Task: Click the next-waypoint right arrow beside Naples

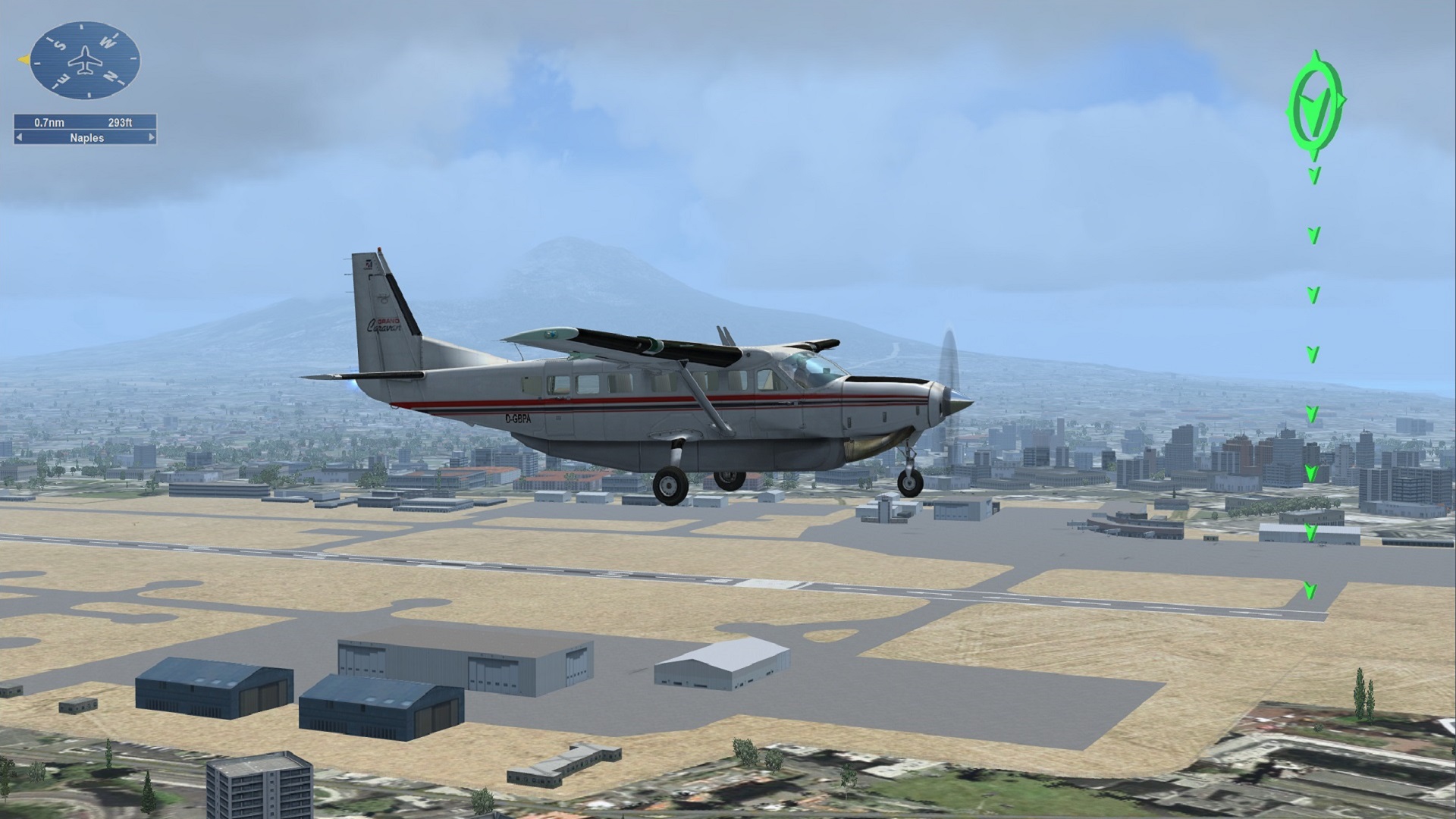Action: pyautogui.click(x=150, y=137)
